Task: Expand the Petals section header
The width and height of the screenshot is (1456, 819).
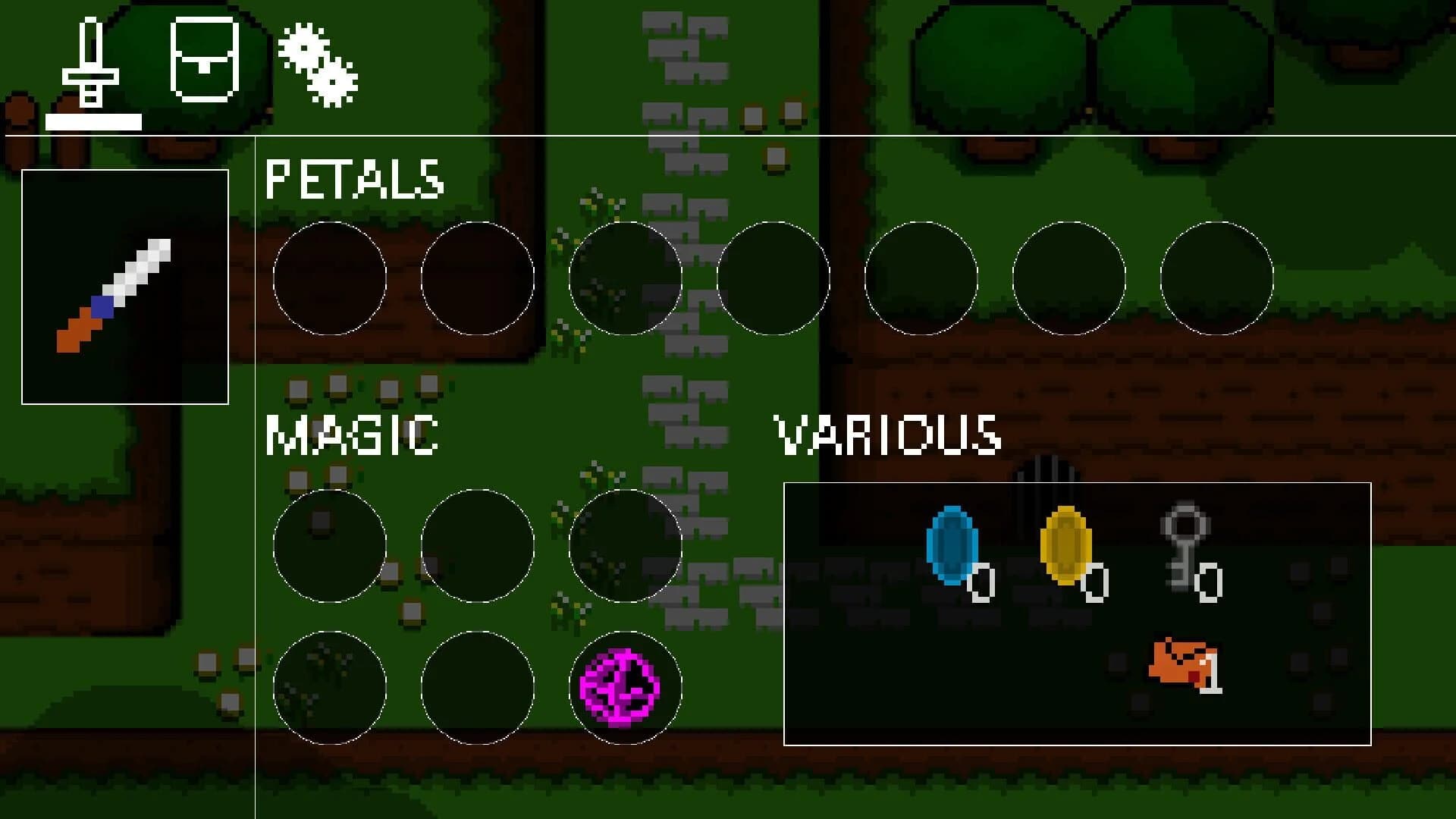Action: [x=355, y=178]
